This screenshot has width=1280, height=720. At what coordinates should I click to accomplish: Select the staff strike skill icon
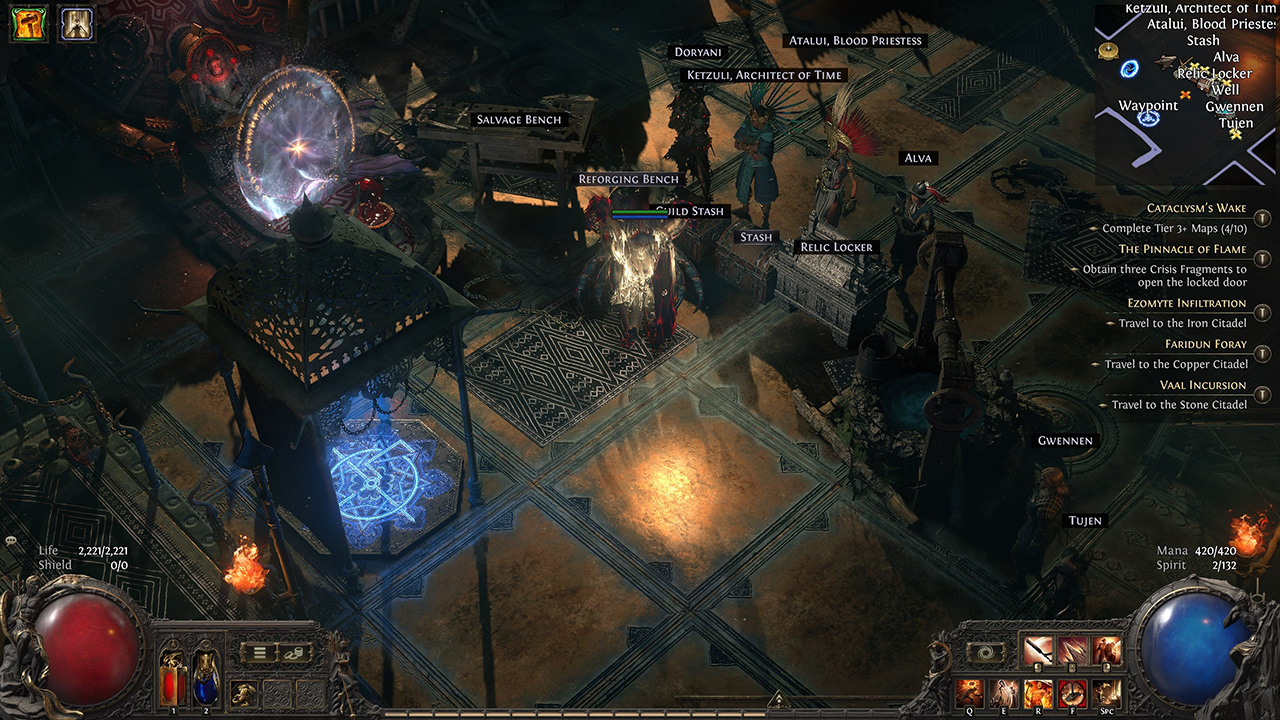point(1038,652)
